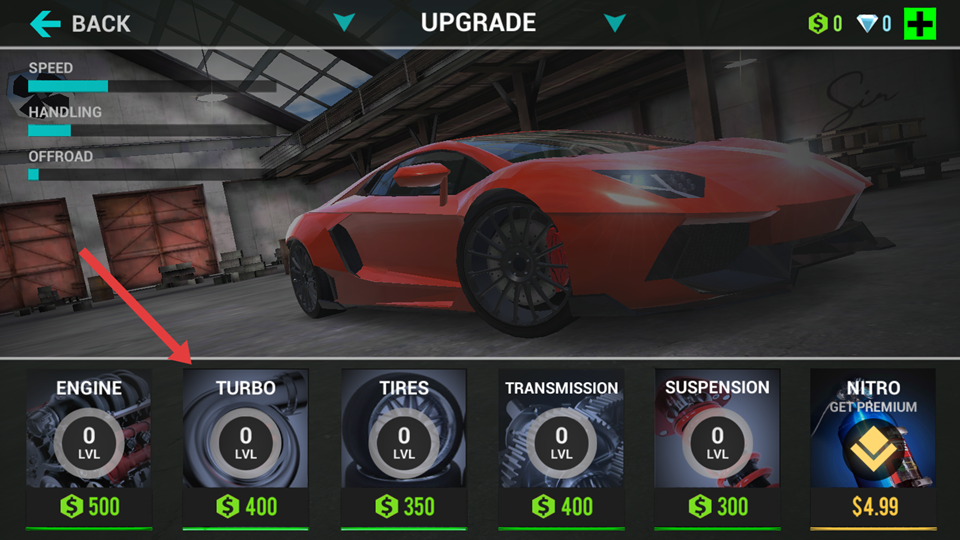Go back using the BACK button
The image size is (960, 540).
(x=81, y=23)
